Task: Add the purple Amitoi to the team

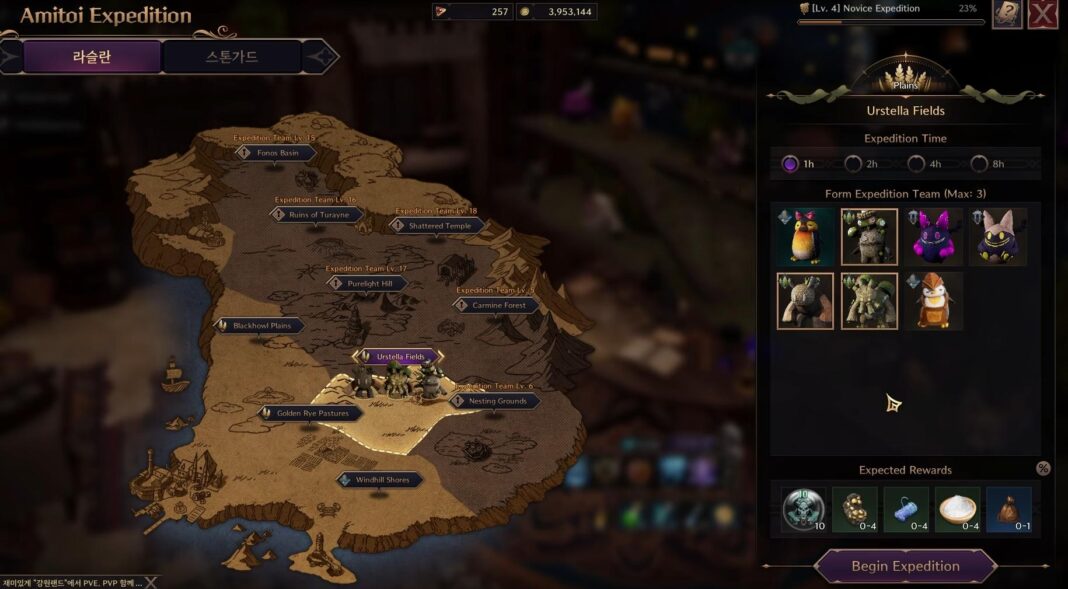Action: coord(934,237)
